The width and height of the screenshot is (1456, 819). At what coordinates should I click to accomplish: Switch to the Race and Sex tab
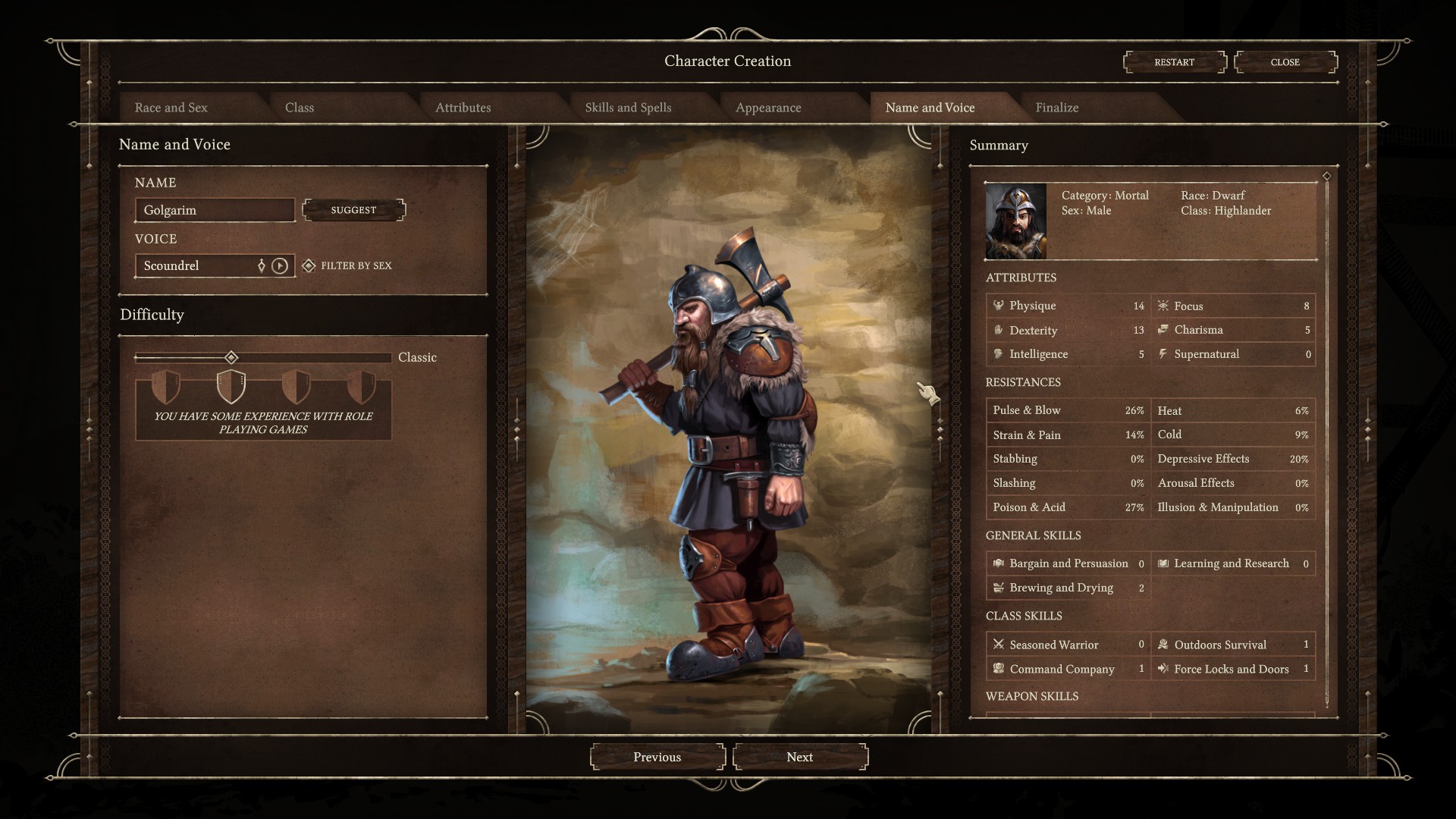pos(171,108)
